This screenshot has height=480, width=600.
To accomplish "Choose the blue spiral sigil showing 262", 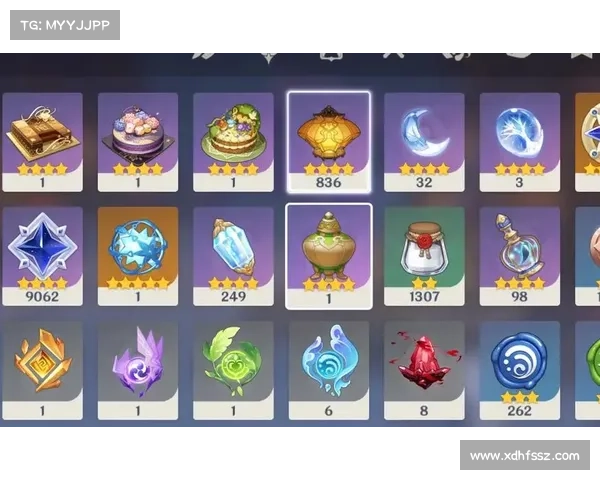I will 519,363.
